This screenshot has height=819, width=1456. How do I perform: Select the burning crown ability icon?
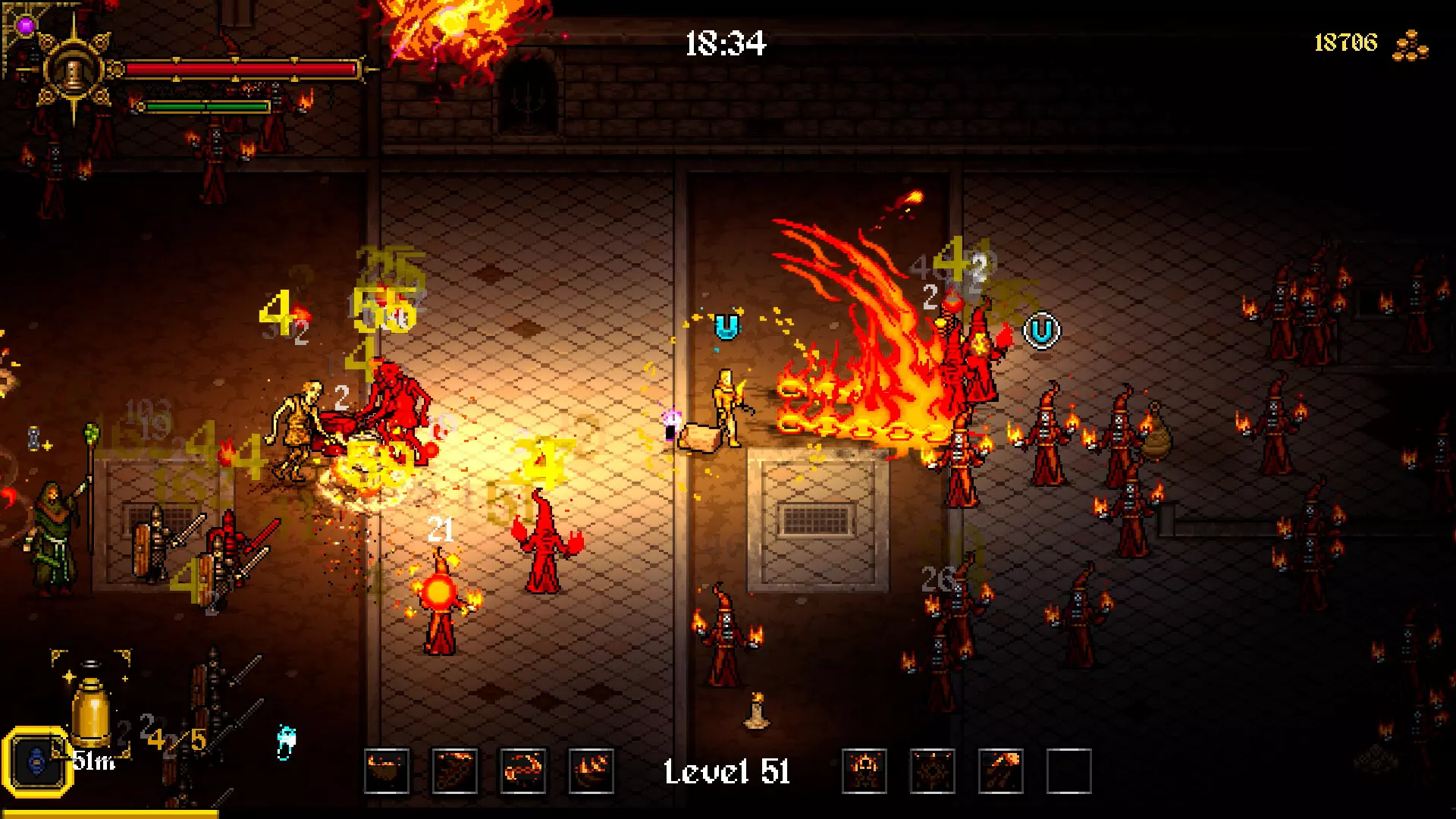[x=864, y=772]
